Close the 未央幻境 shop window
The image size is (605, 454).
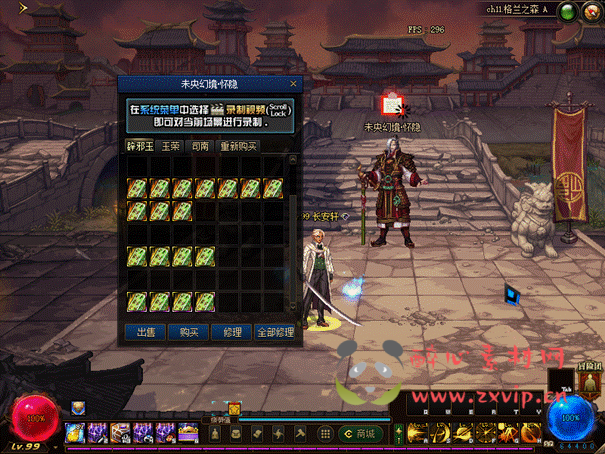point(293,85)
